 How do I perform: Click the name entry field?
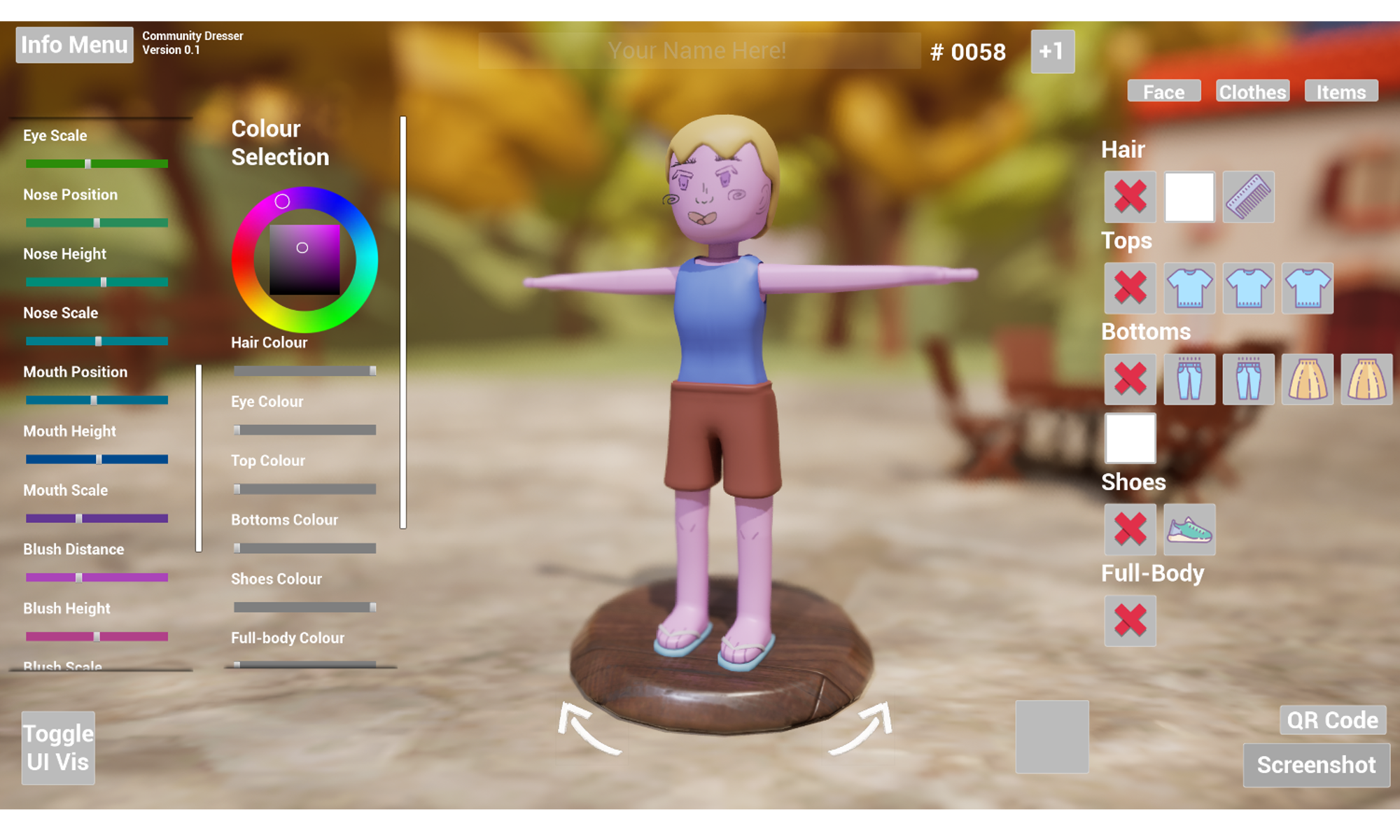click(699, 51)
